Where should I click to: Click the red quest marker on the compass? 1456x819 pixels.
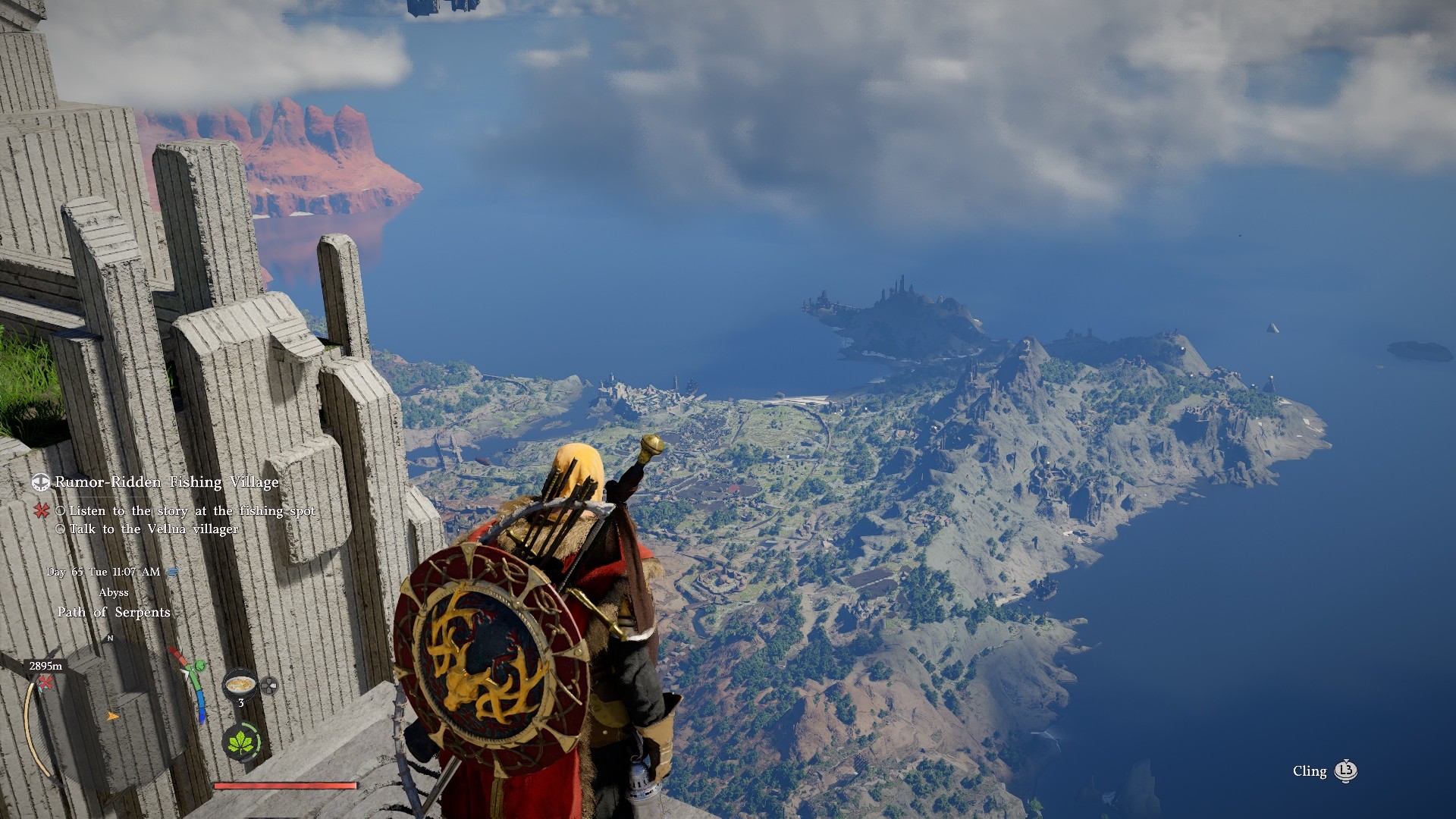(45, 684)
